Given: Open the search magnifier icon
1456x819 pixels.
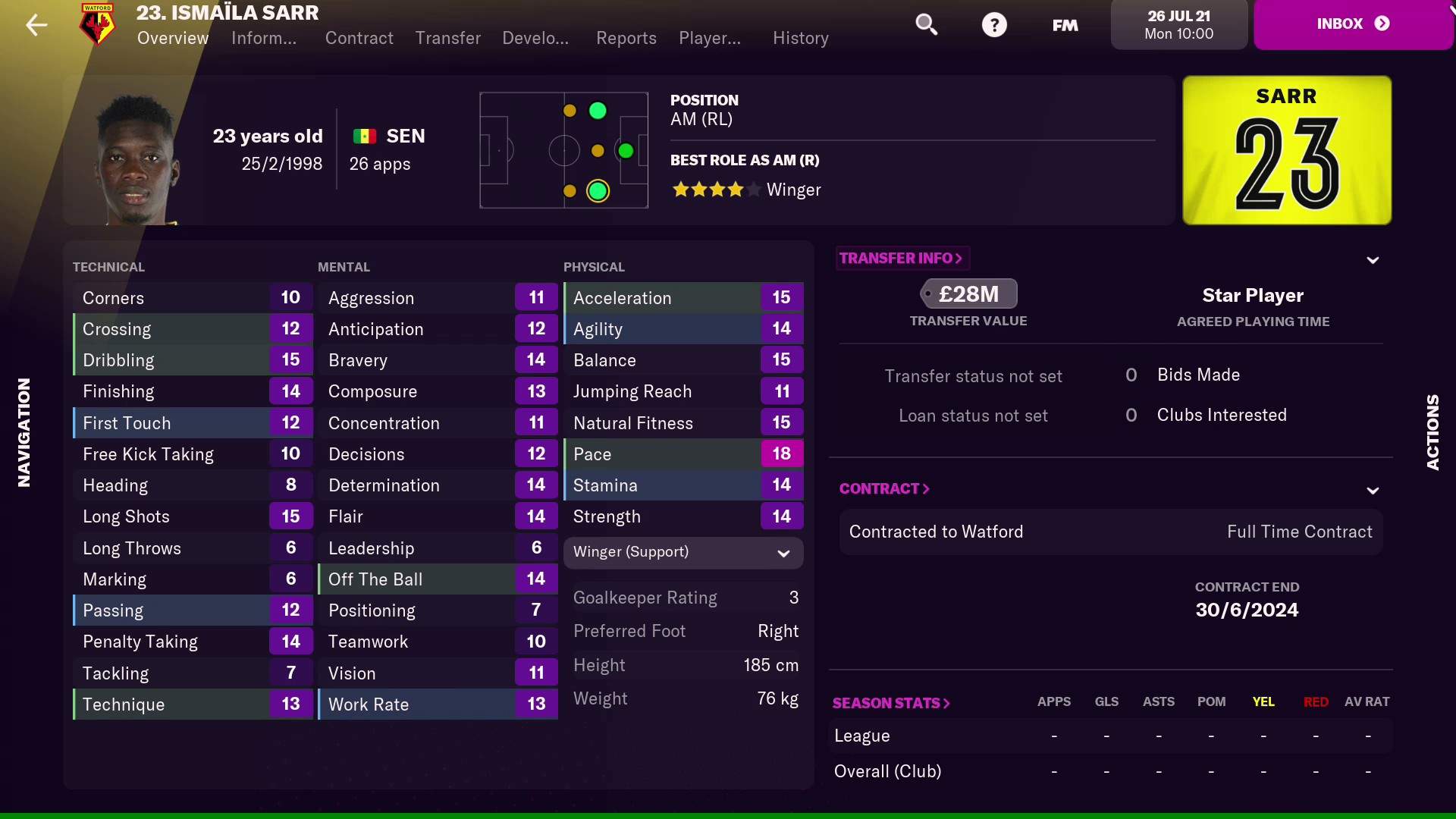Looking at the screenshot, I should tap(927, 24).
